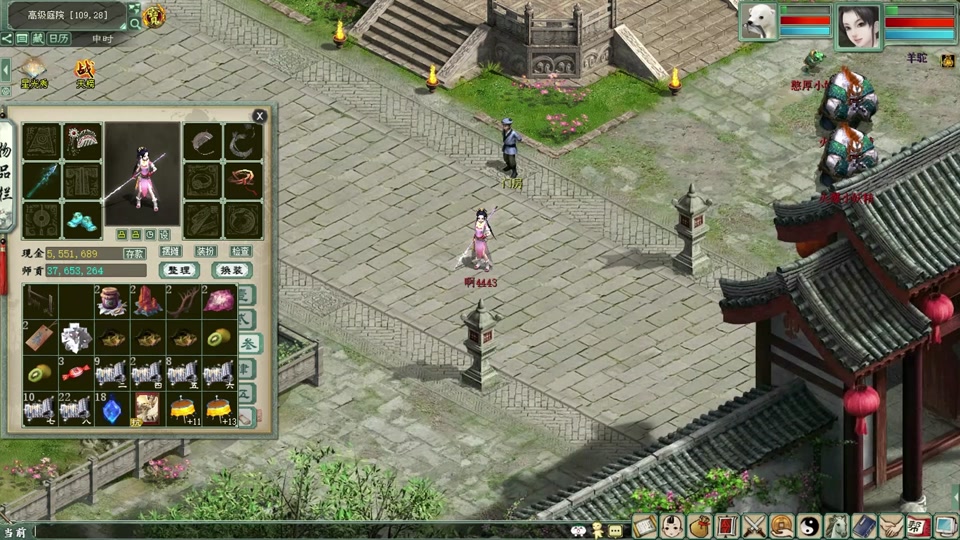Viewport: 960px width, 540px height.
Task: Click the 存款 deposit button
Action: [135, 253]
